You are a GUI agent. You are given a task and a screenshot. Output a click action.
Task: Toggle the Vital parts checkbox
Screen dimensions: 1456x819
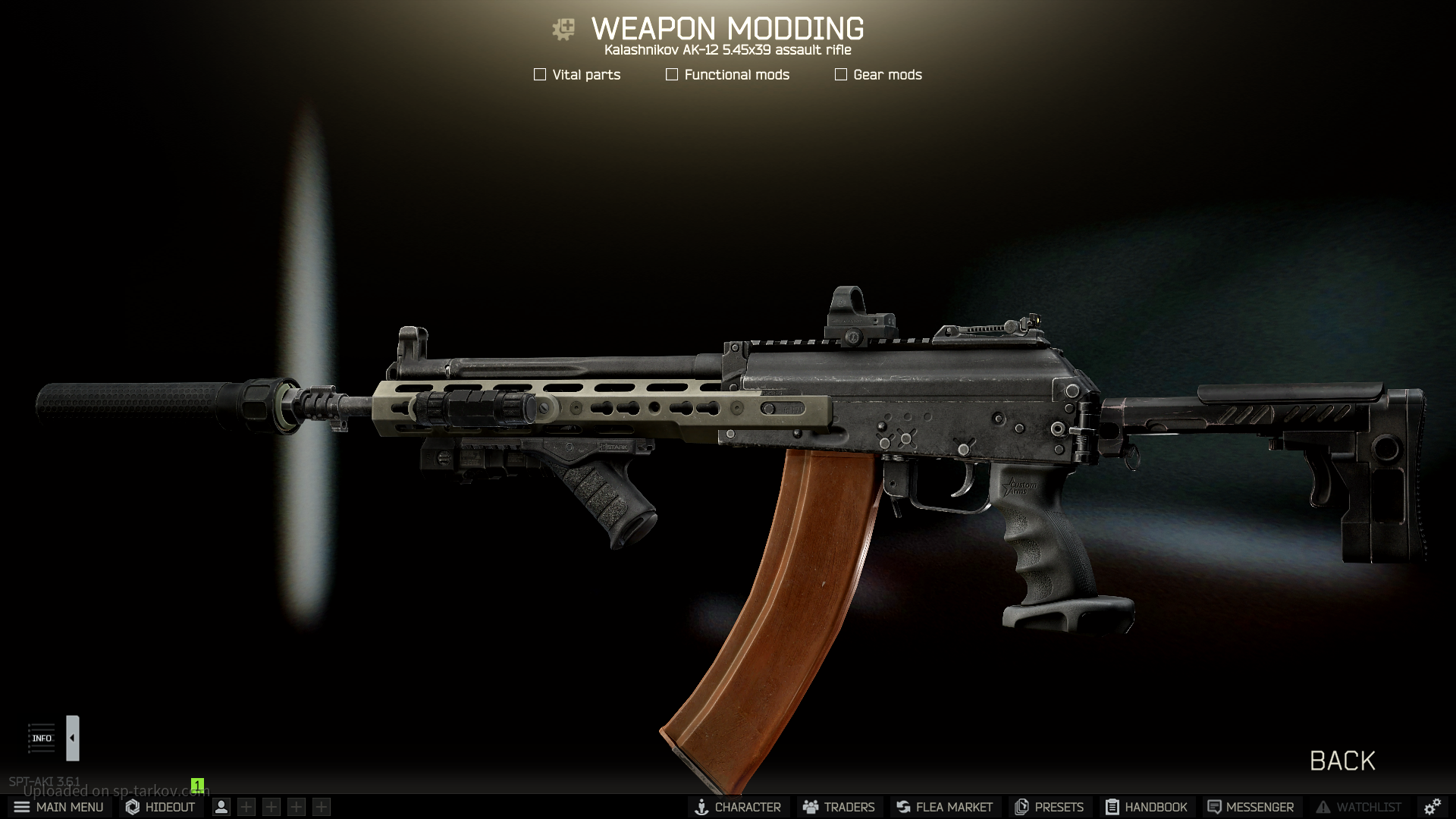[x=540, y=74]
